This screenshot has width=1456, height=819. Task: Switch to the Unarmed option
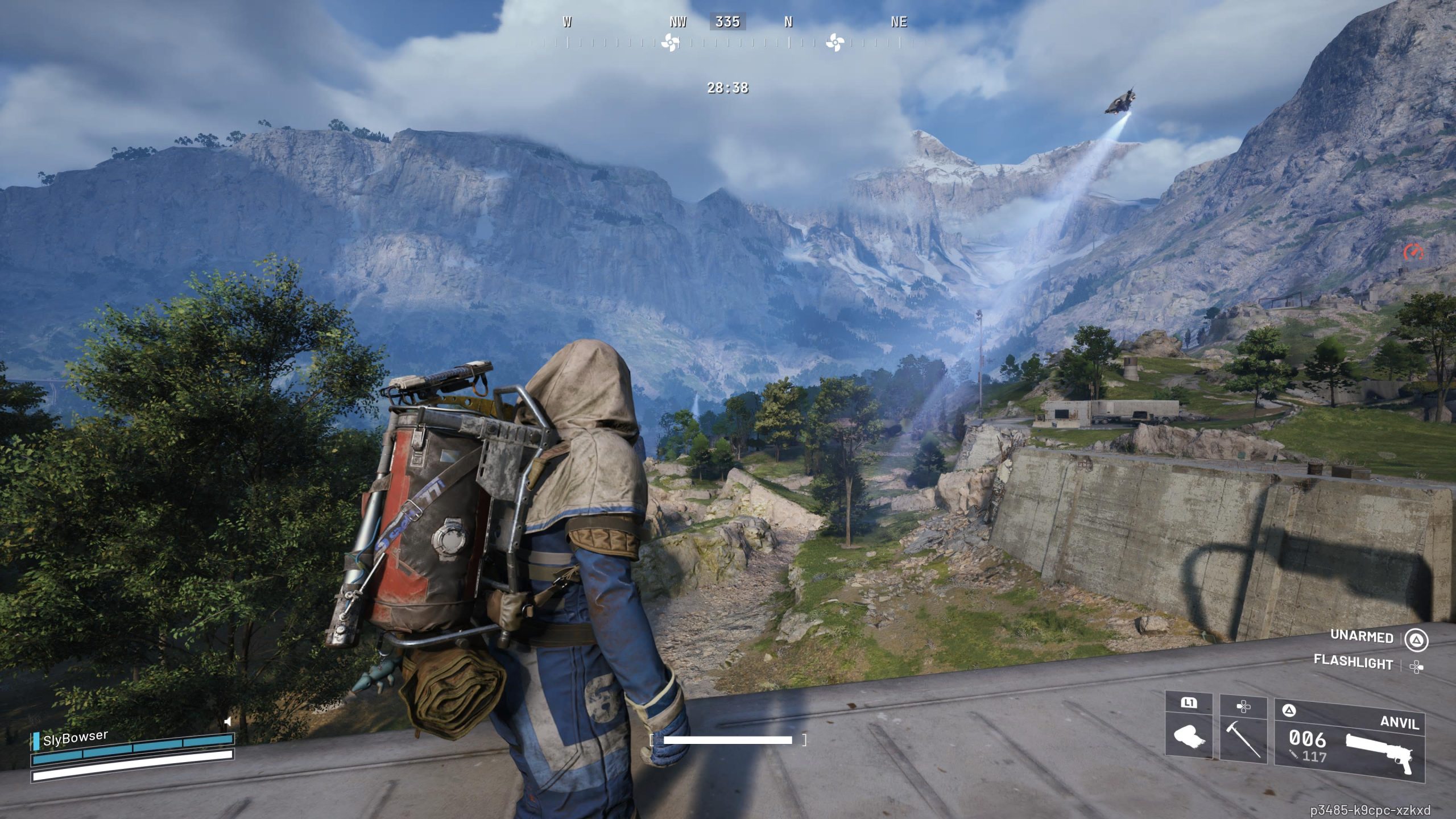click(1362, 636)
